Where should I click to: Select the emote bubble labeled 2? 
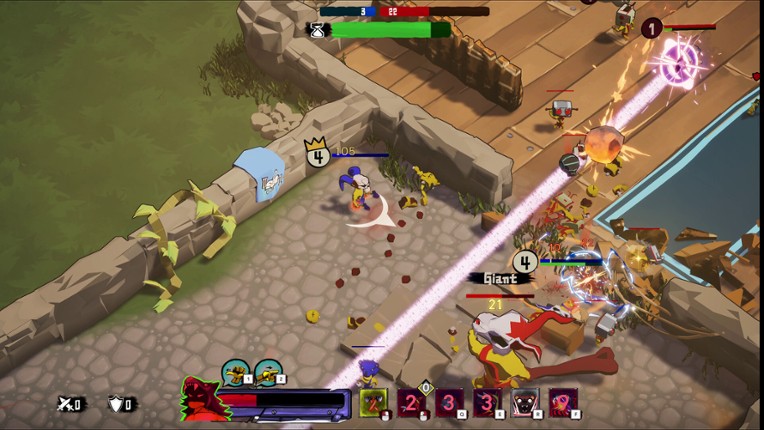[x=268, y=373]
